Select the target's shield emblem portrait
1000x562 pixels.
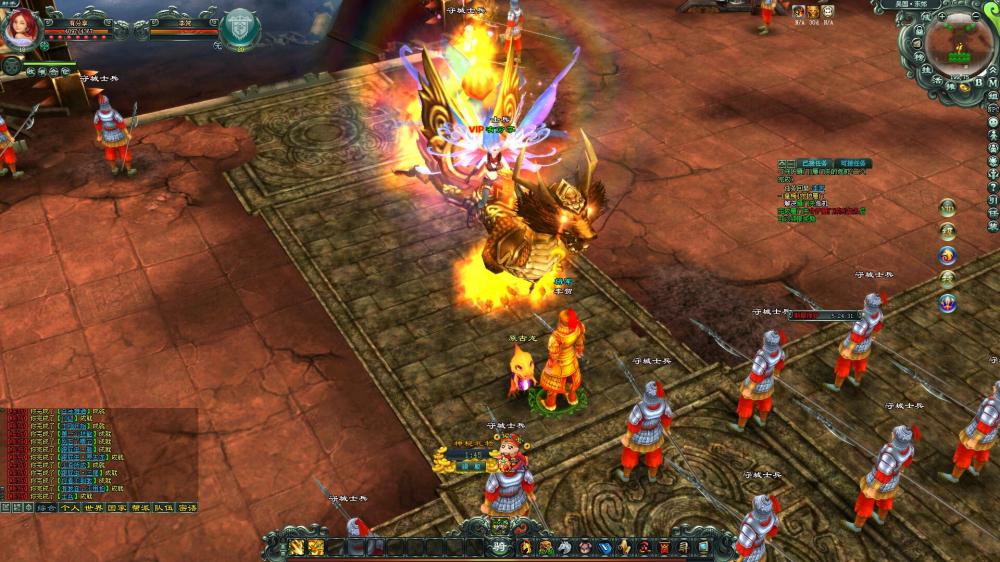click(x=240, y=27)
